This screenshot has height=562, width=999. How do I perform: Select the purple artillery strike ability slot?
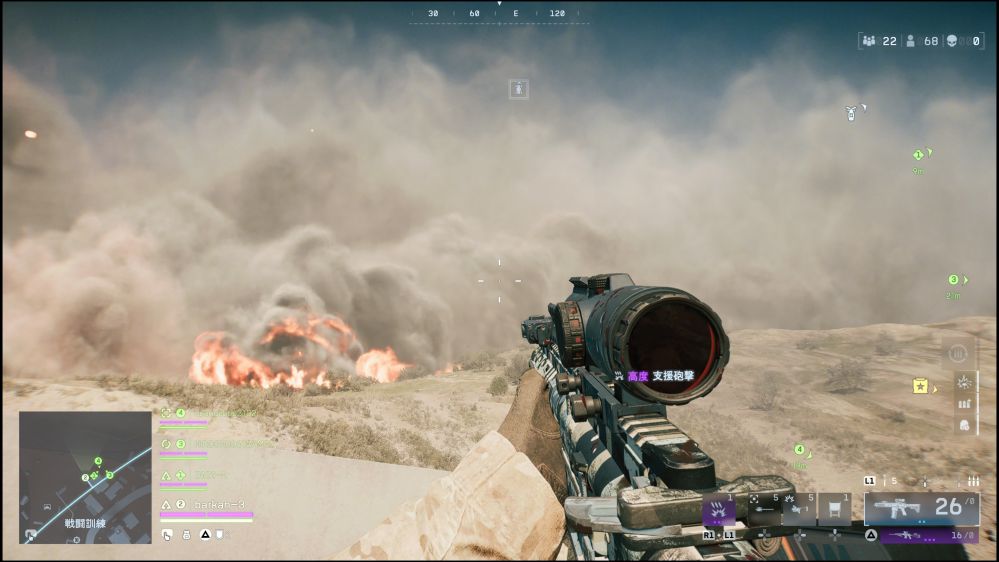[x=719, y=510]
